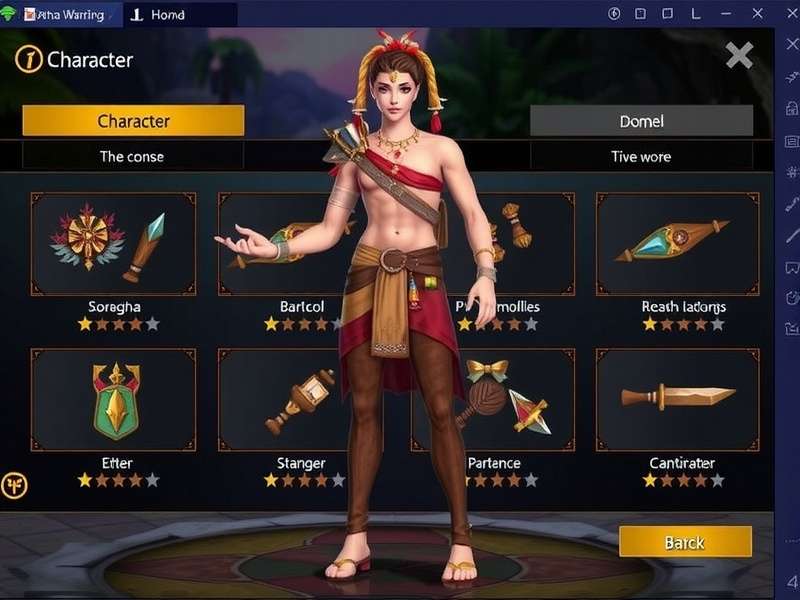This screenshot has height=600, width=800.
Task: Choose the Reash ladangs blade slot
Action: pos(677,244)
